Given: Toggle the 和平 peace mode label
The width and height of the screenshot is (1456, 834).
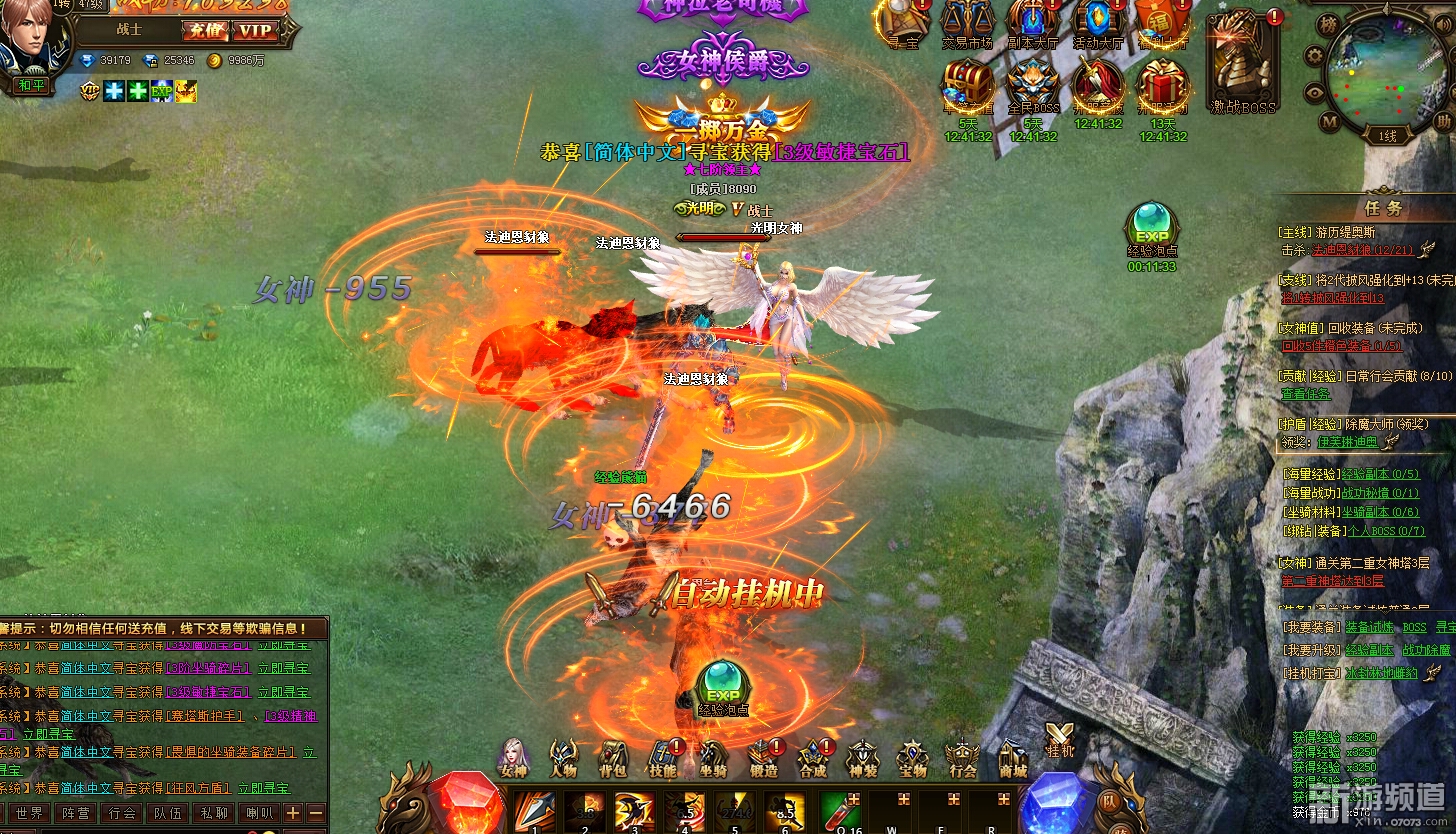Looking at the screenshot, I should tap(32, 86).
